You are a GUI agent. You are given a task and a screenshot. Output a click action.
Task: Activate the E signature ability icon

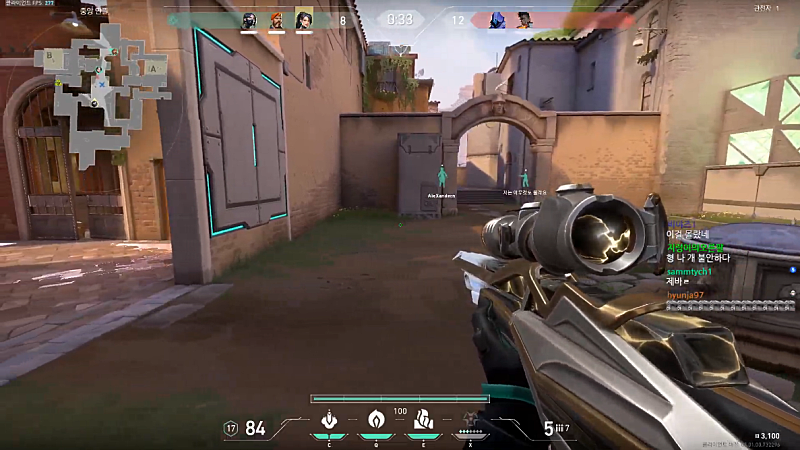(423, 420)
